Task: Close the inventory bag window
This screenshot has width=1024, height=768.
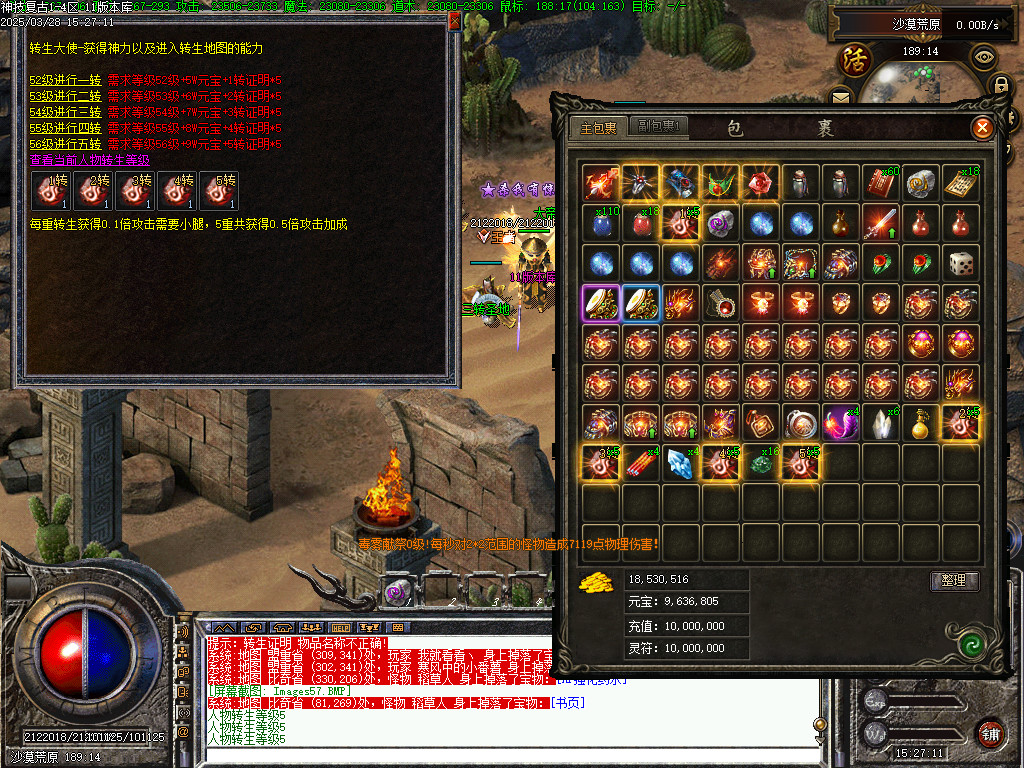Action: tap(983, 128)
